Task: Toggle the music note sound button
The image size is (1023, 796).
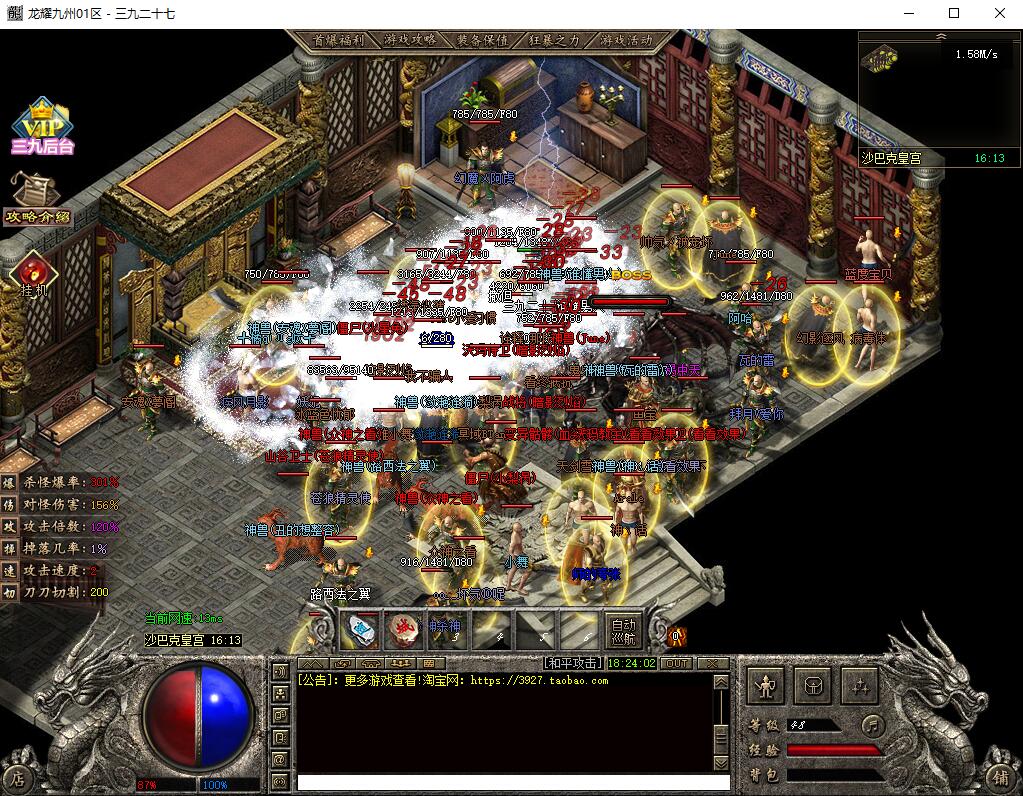Action: pyautogui.click(x=873, y=723)
